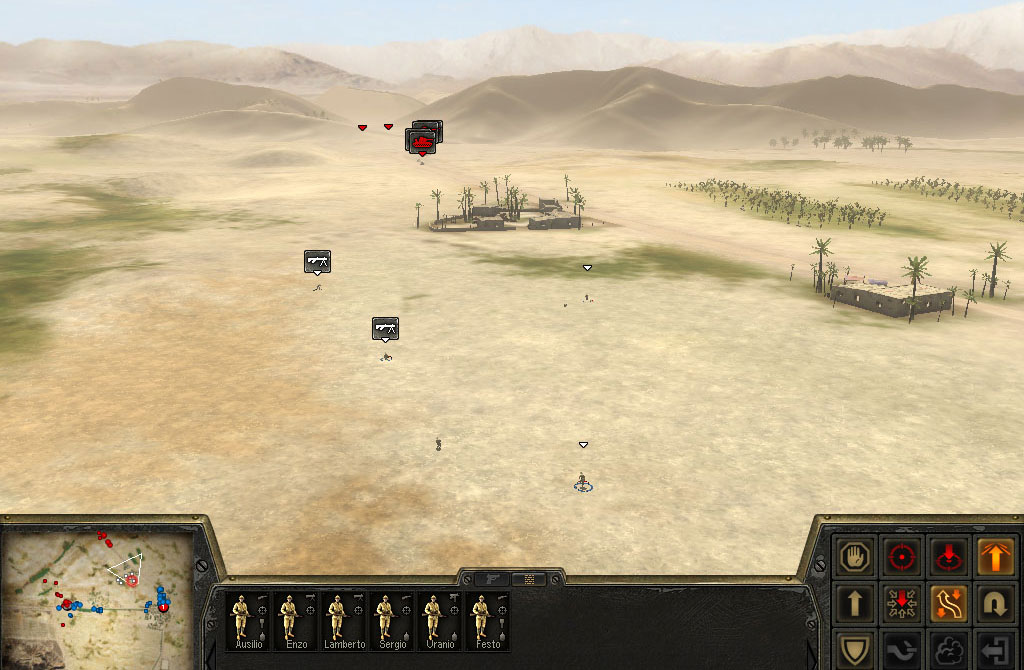Viewport: 1024px width, 670px height.
Task: Open the brick wall tab above roster
Action: click(529, 579)
